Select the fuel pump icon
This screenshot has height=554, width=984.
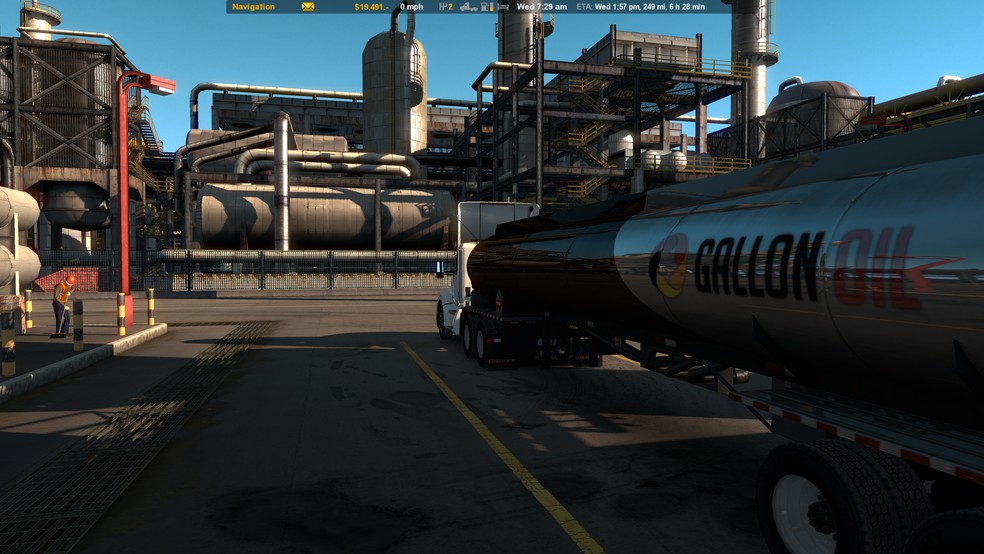(x=486, y=7)
